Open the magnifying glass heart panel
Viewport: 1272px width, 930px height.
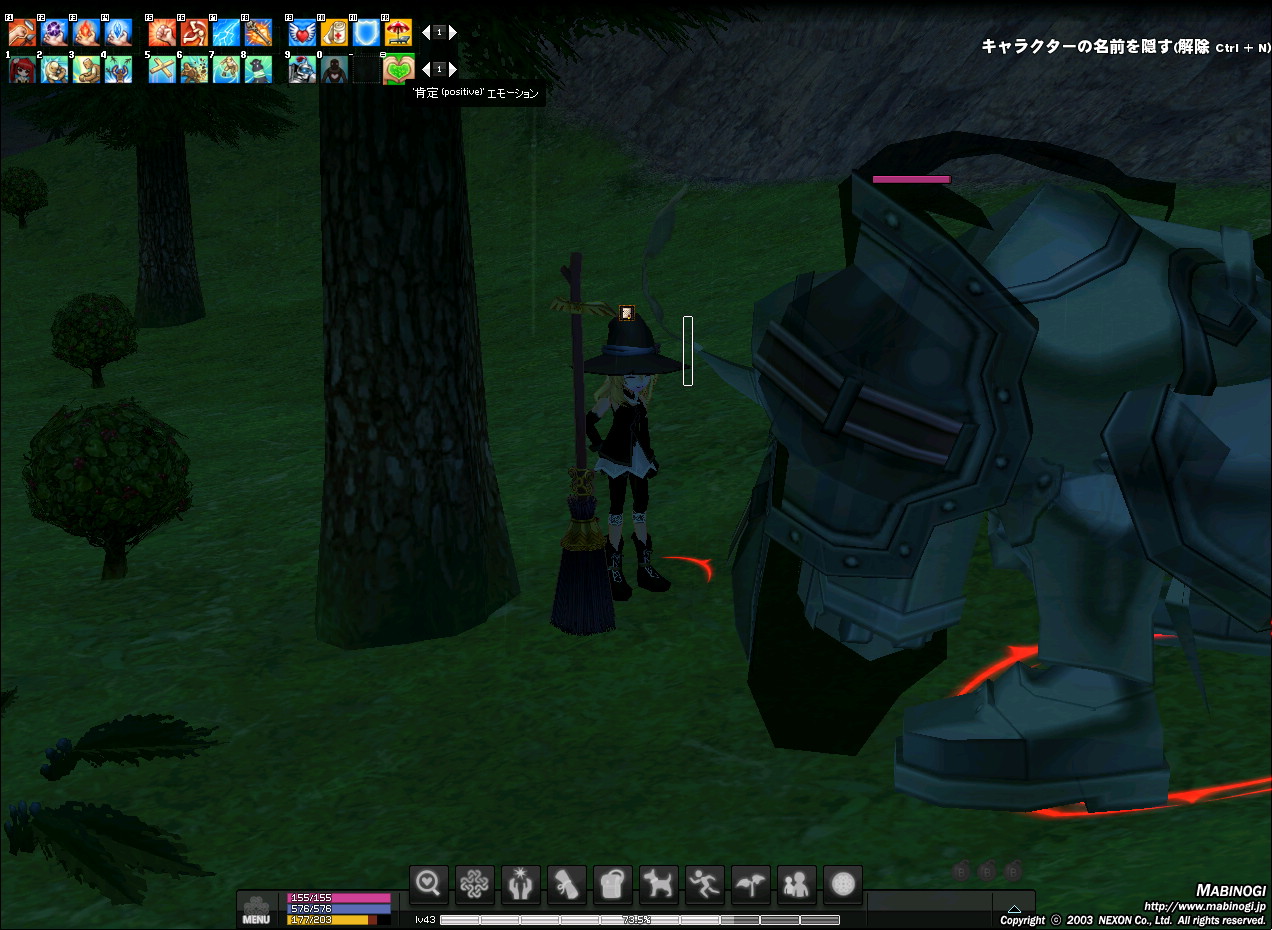pyautogui.click(x=429, y=884)
